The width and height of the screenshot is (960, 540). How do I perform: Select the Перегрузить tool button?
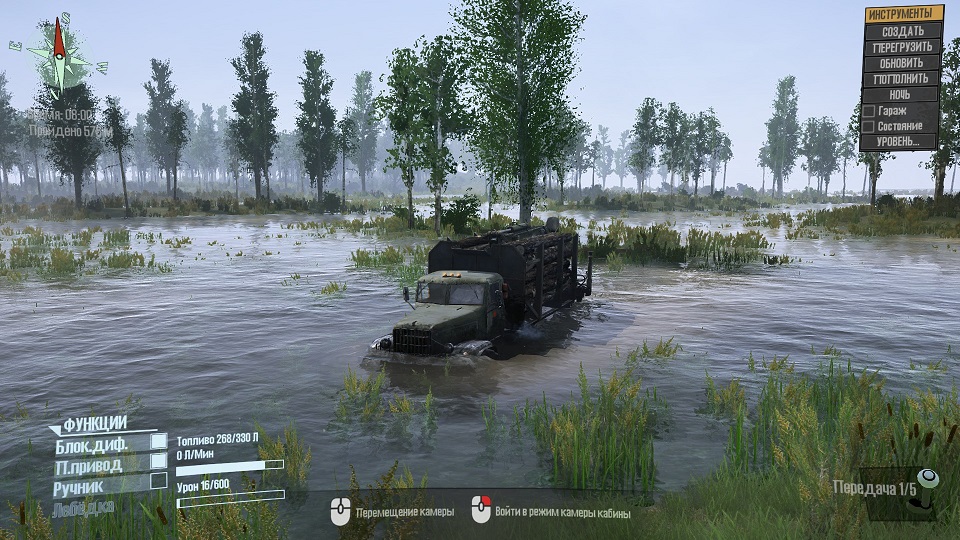pos(902,47)
